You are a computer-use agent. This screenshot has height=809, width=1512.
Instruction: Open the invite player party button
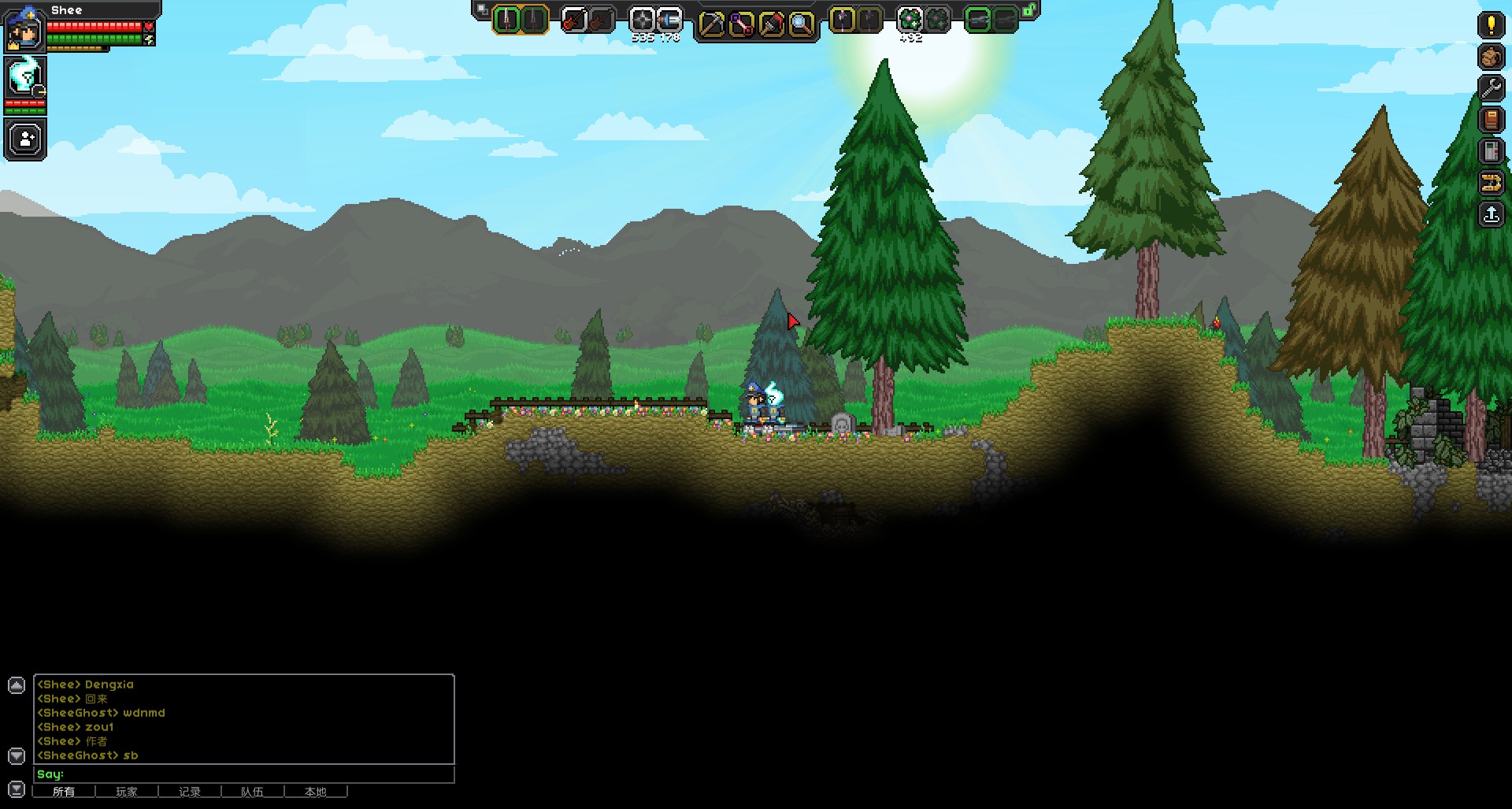(26, 139)
